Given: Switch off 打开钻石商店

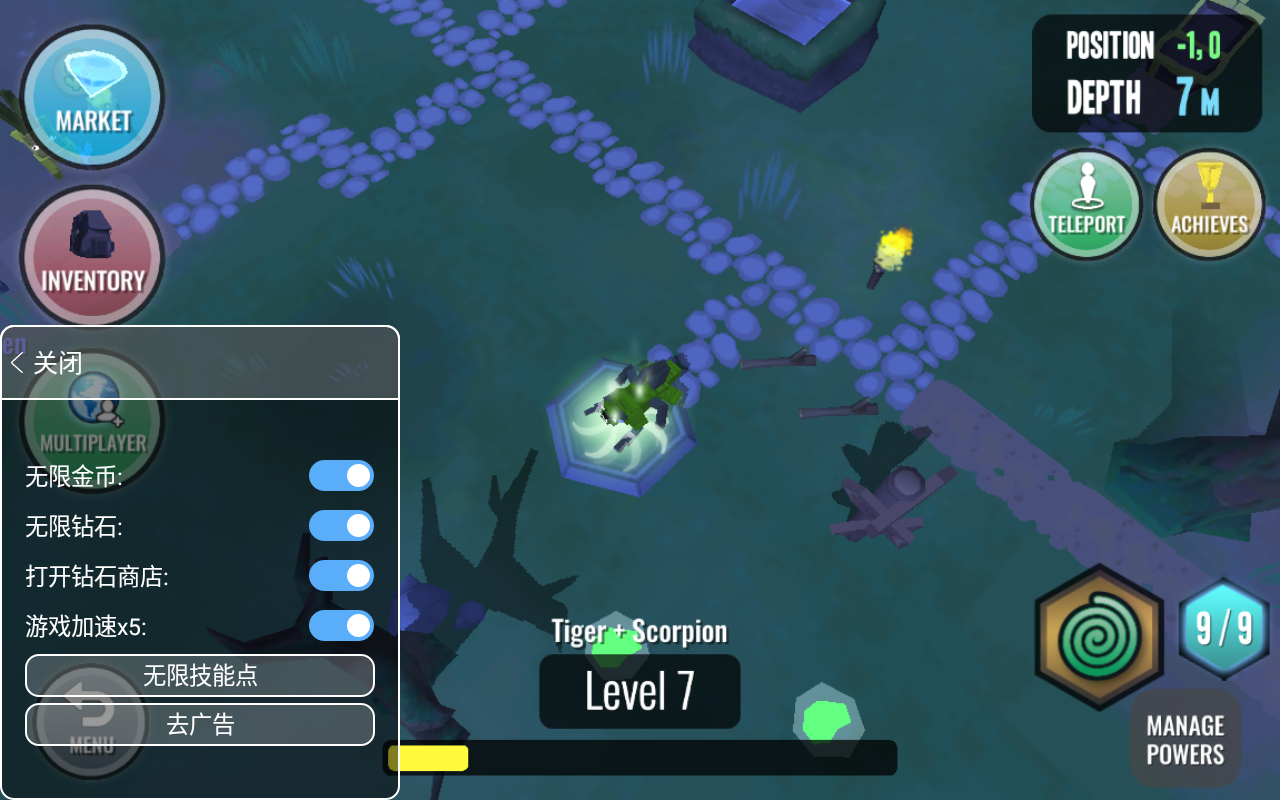Looking at the screenshot, I should point(341,576).
